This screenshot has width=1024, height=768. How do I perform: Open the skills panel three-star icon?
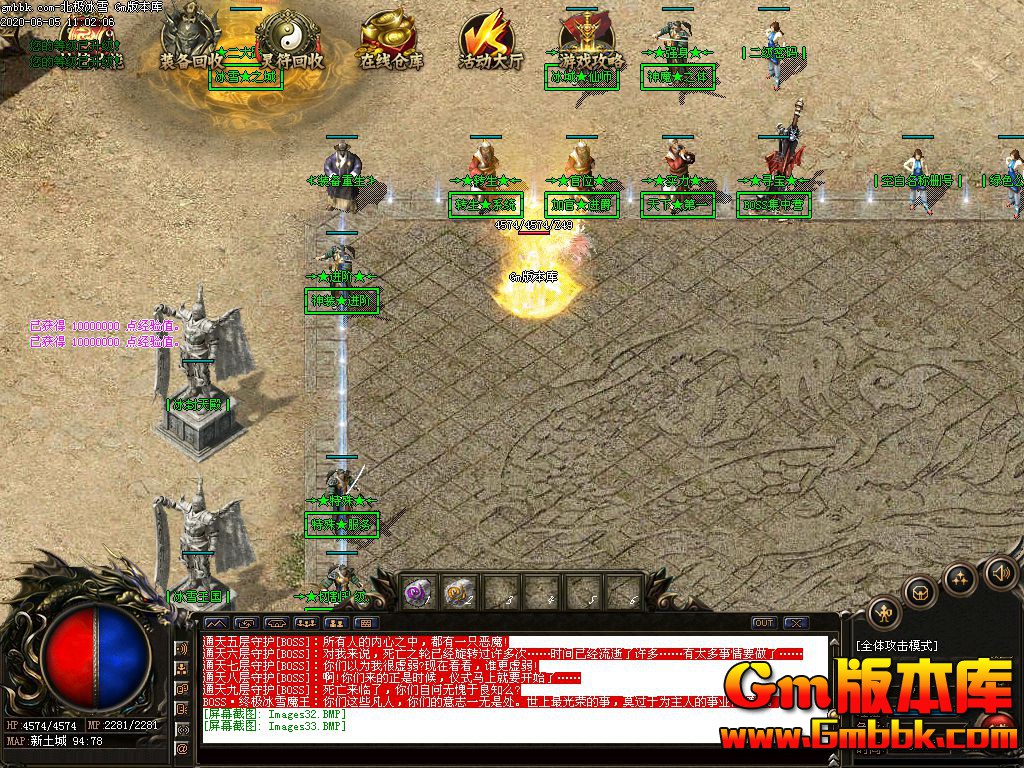(960, 578)
